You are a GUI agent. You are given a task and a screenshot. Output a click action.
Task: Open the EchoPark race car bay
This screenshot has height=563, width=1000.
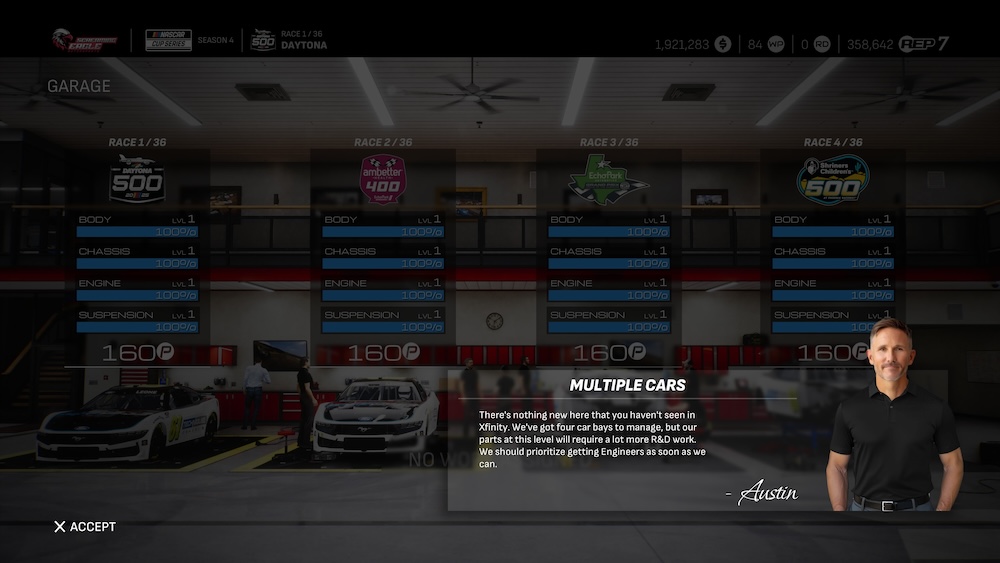pos(609,250)
